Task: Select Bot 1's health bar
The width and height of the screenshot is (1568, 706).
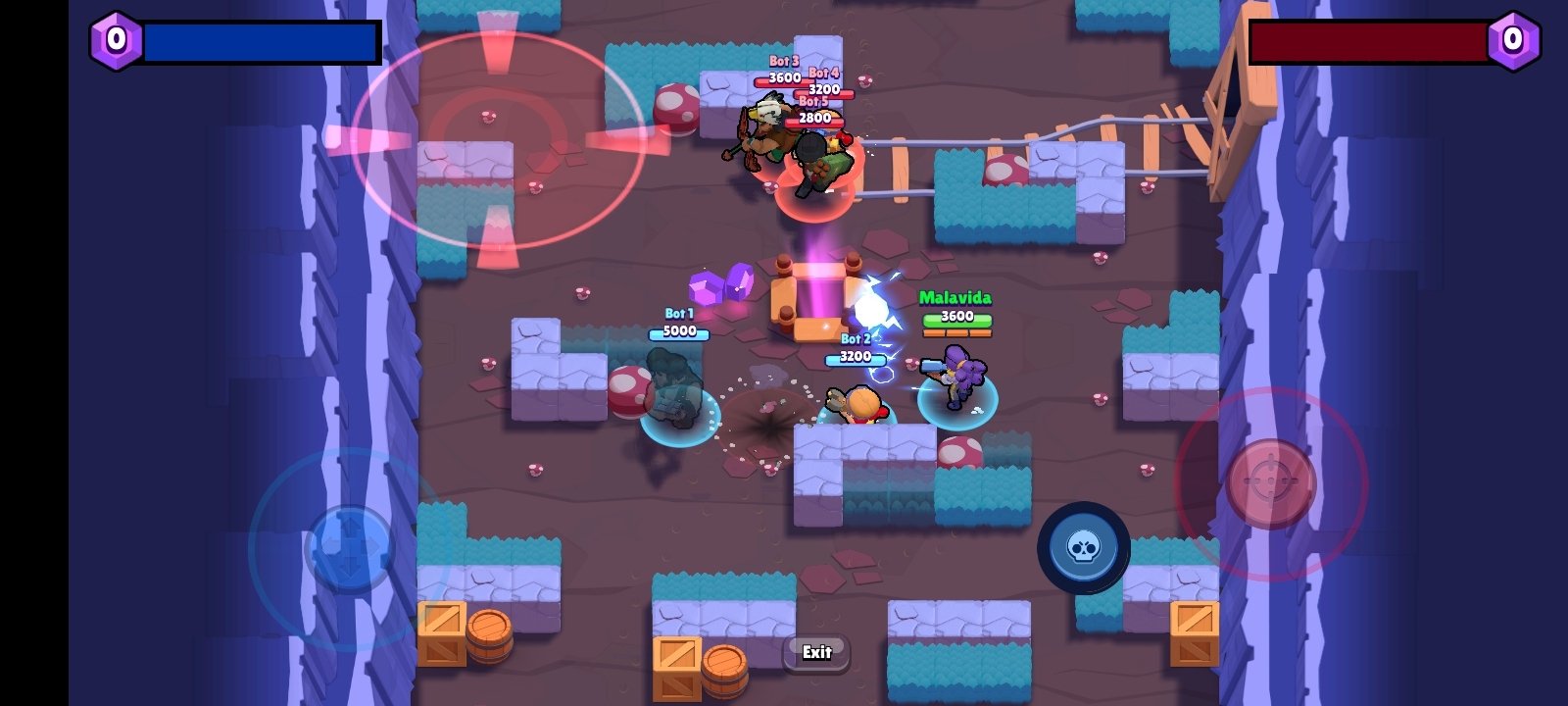Action: point(677,332)
